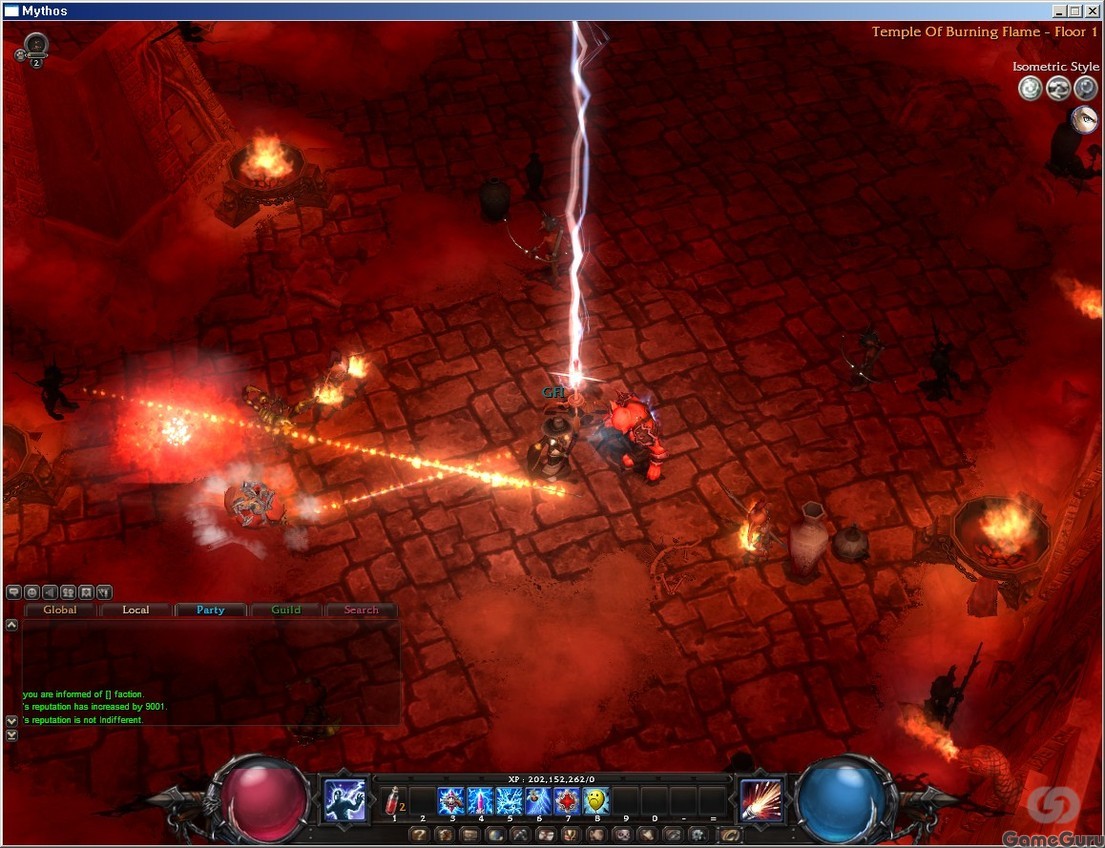Screen dimensions: 1105x848
Task: Activate the red cross shield skill
Action: pos(568,801)
